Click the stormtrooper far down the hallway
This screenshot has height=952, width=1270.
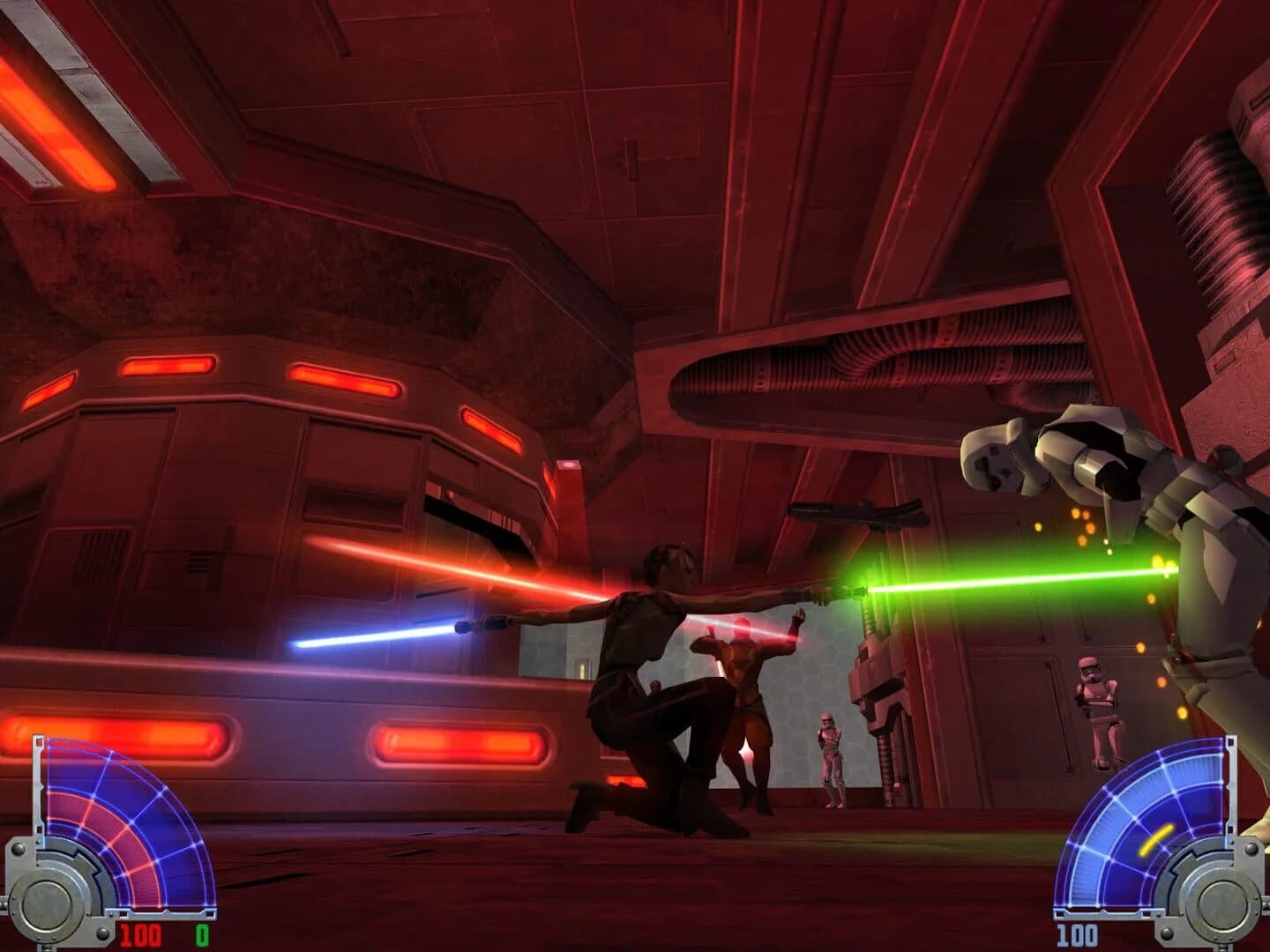1098,711
